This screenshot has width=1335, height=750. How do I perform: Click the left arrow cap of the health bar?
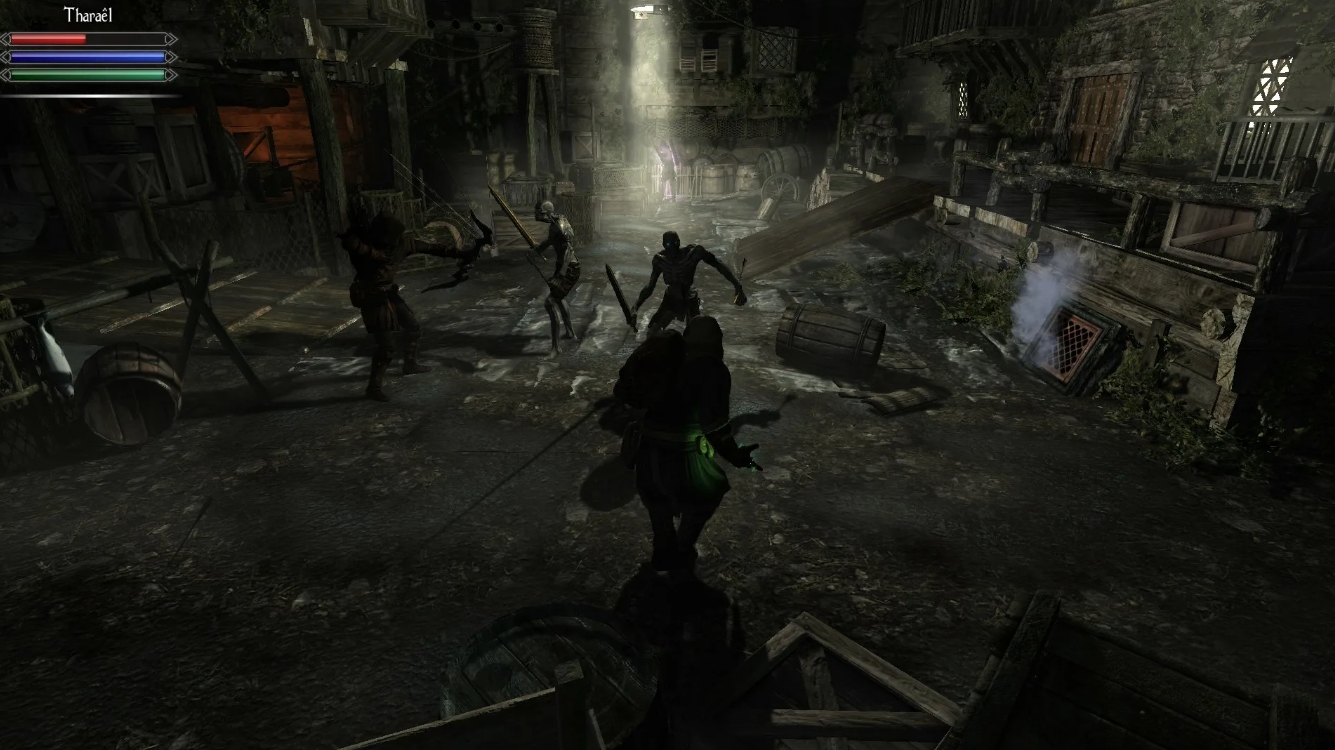coord(5,38)
